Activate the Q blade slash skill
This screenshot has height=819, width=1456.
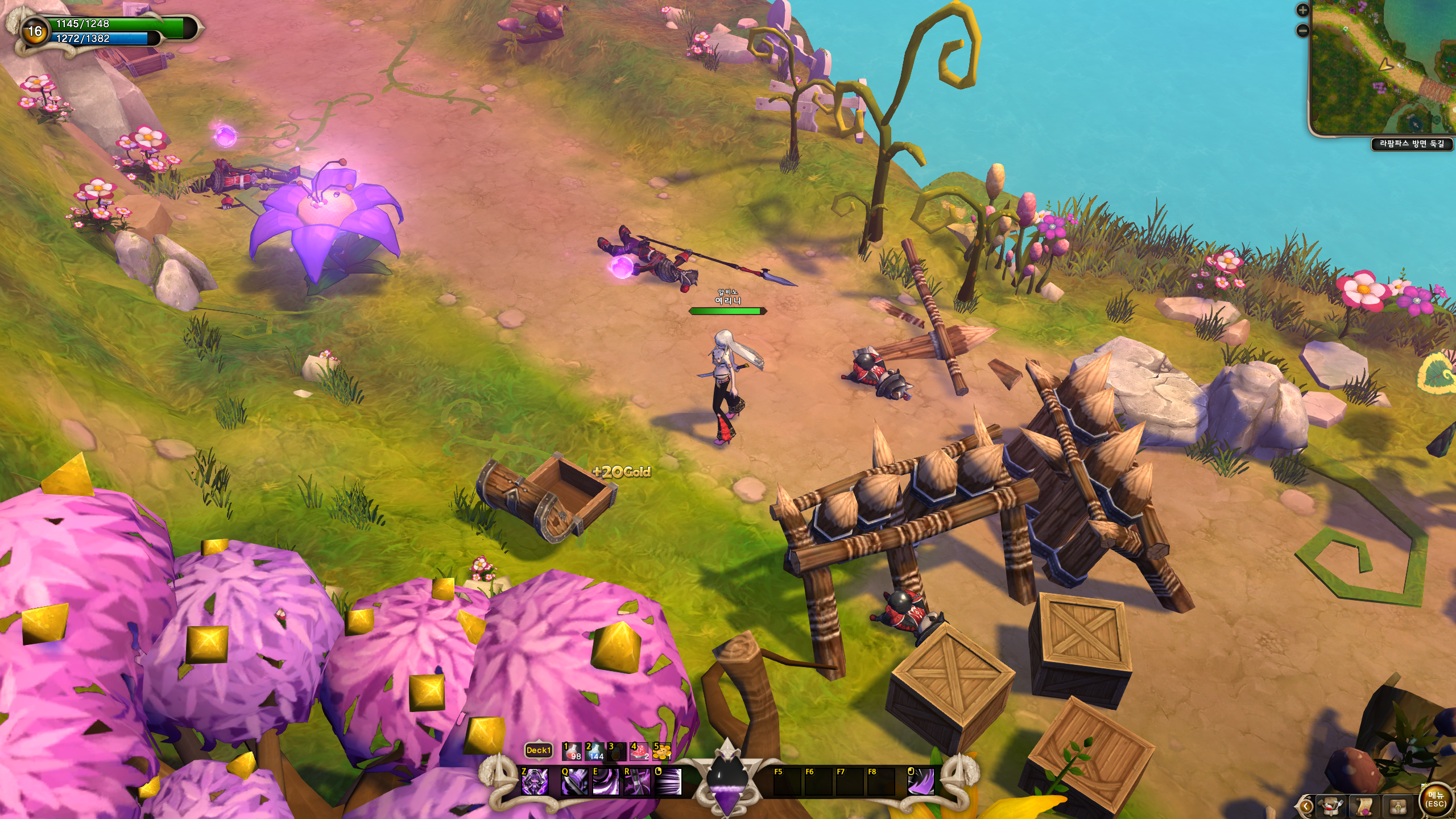point(574,781)
